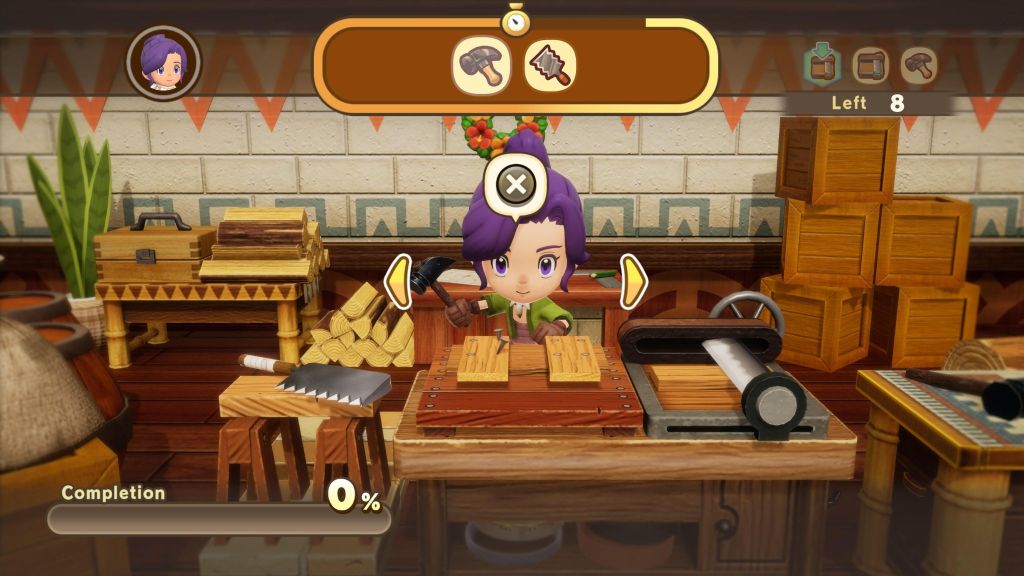Click the right yellow arrow beside the character
Screen dimensions: 1024x576
633,281
